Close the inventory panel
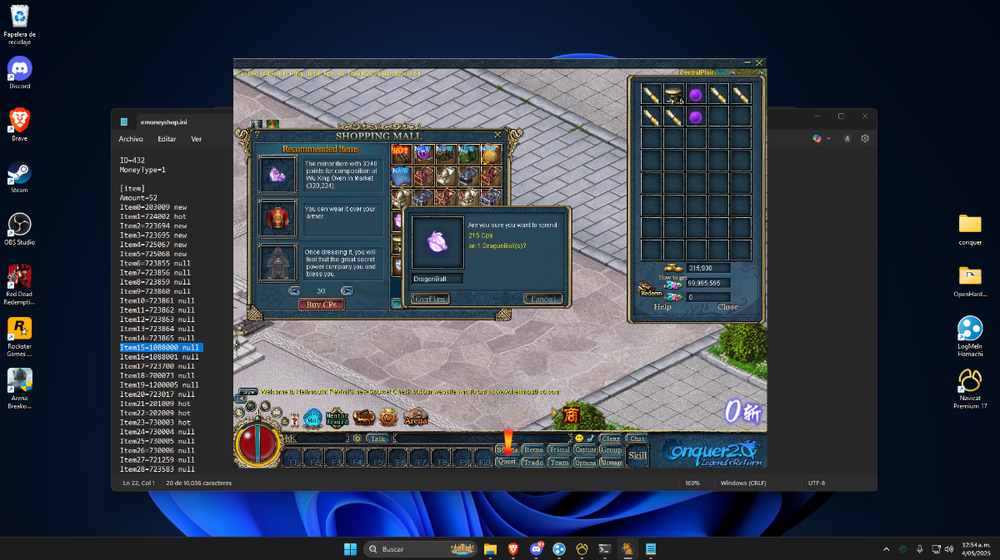 (x=727, y=307)
